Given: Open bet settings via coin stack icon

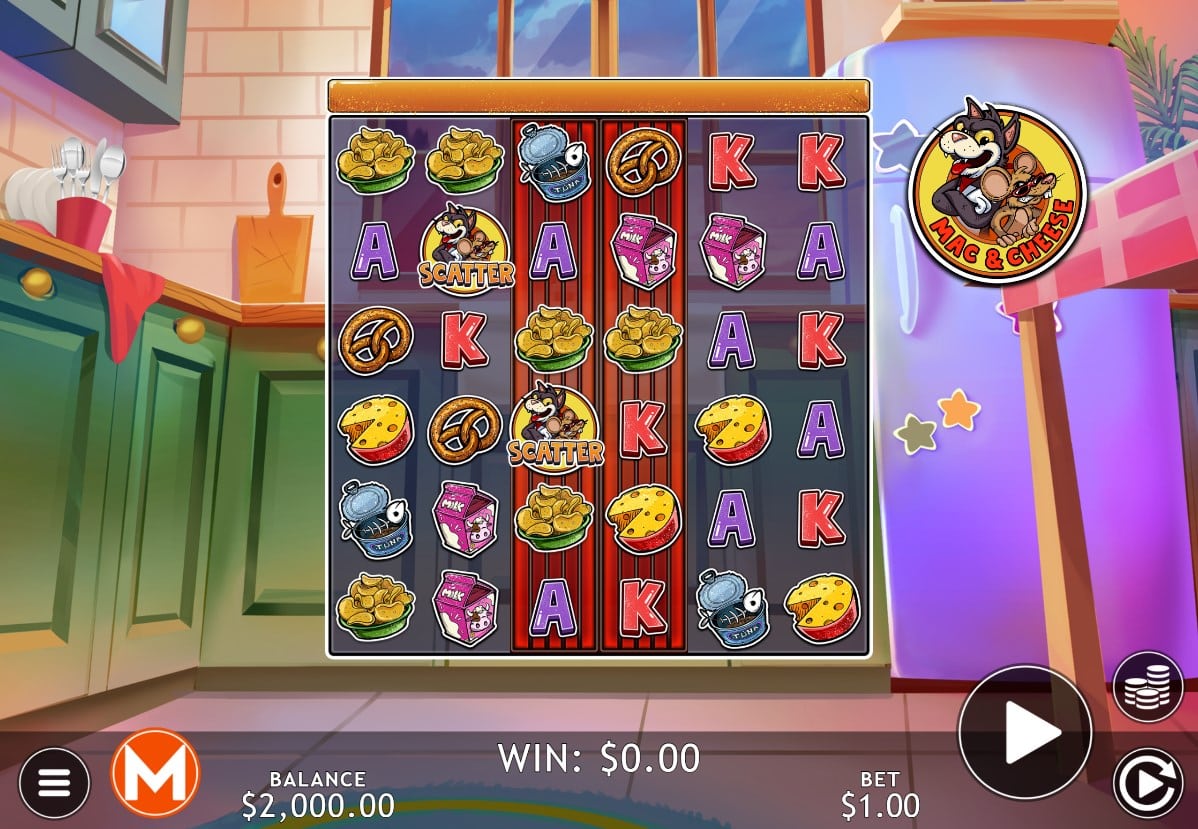Looking at the screenshot, I should tap(1148, 687).
